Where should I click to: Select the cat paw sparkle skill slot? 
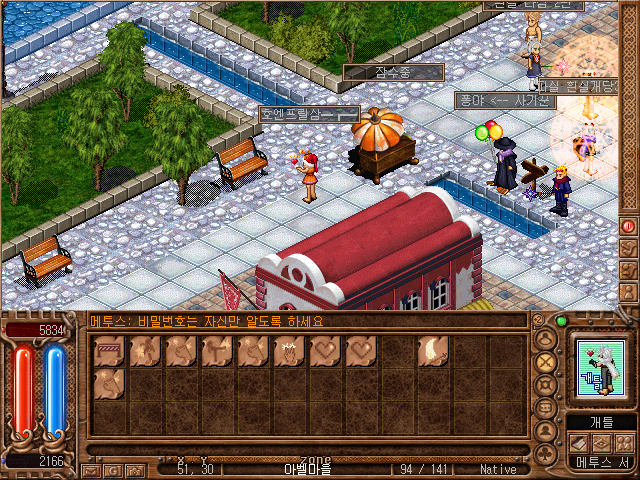(287, 352)
